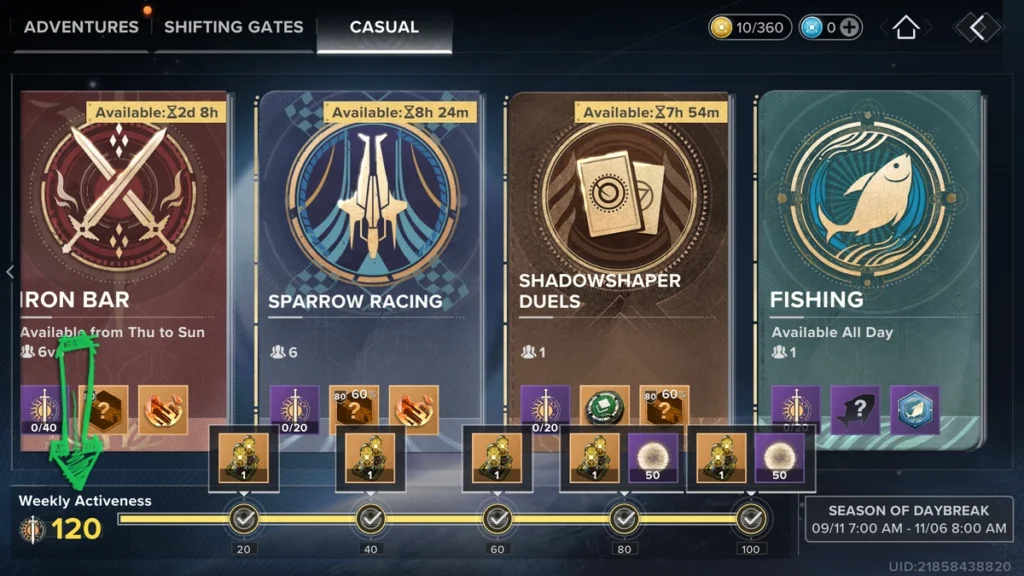
Task: Select the Casual tab
Action: point(384,27)
